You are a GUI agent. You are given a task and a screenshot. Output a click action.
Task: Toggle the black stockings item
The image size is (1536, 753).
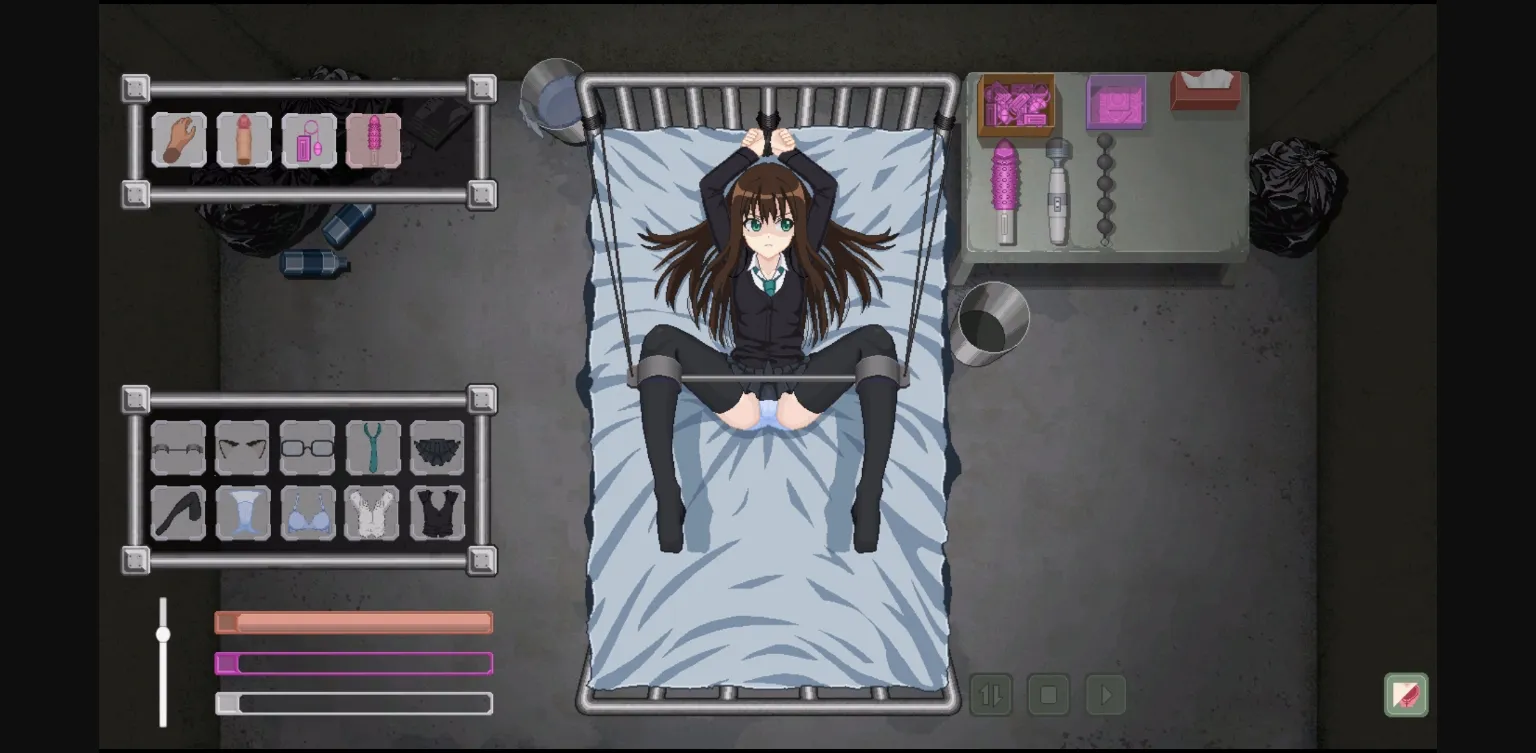(x=178, y=512)
